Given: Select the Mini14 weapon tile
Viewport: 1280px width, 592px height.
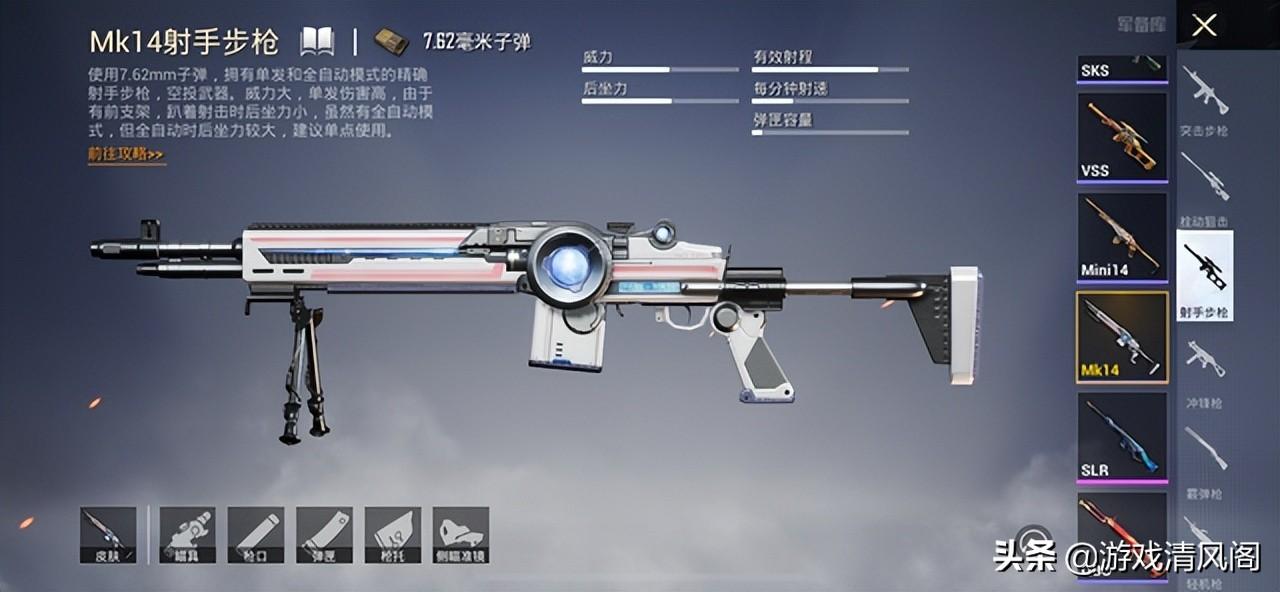Looking at the screenshot, I should click(x=1121, y=236).
